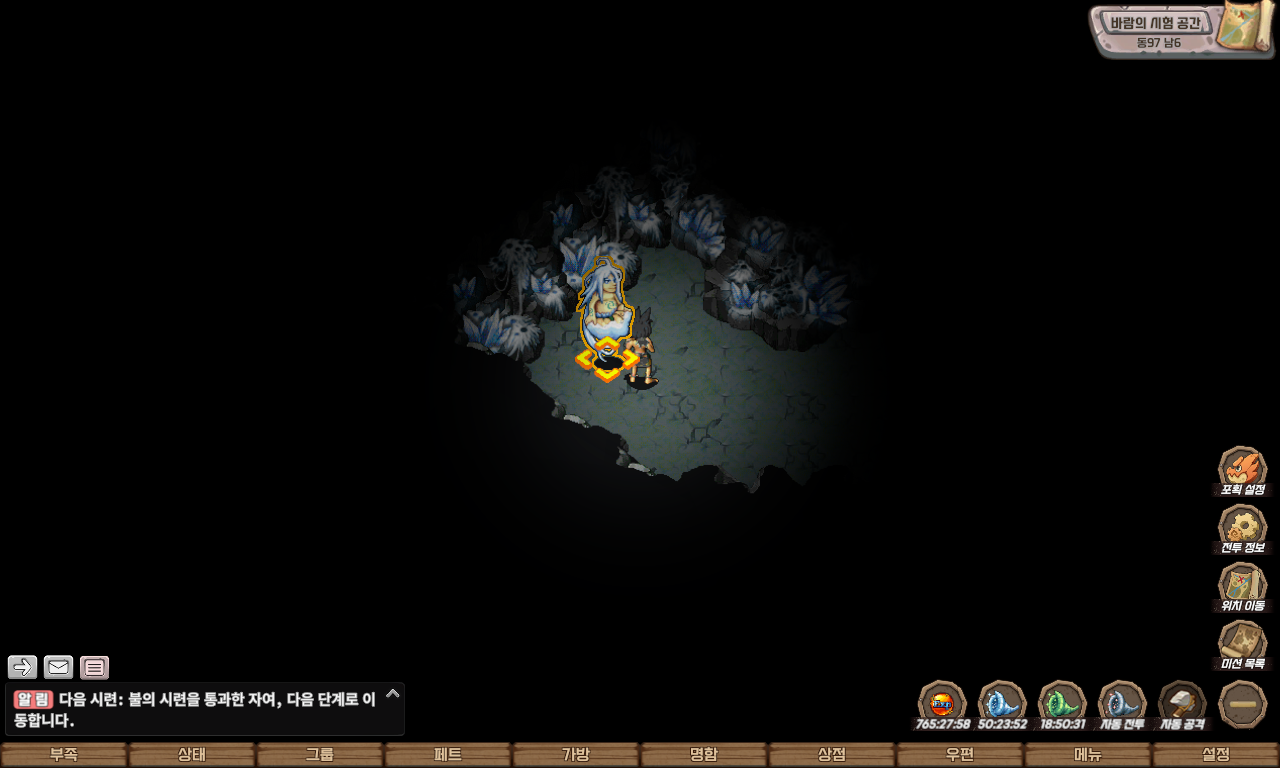Expand the chat notification box arrow
The width and height of the screenshot is (1280, 768).
(393, 693)
